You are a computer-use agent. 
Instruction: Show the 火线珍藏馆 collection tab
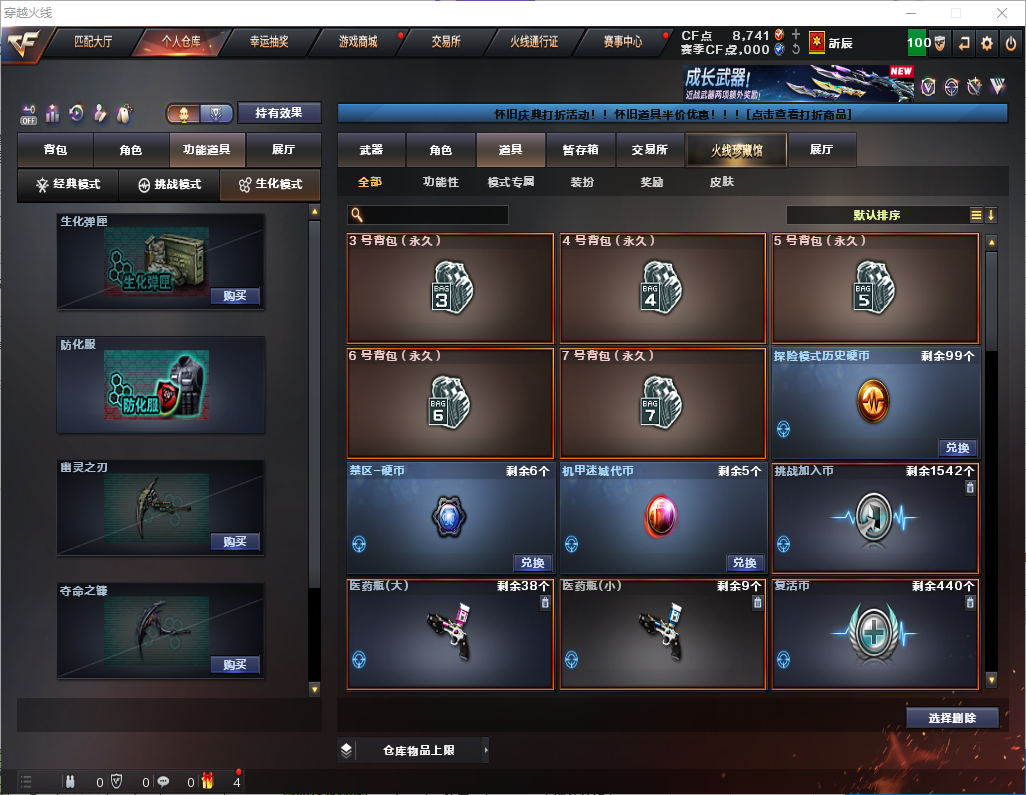tap(736, 150)
